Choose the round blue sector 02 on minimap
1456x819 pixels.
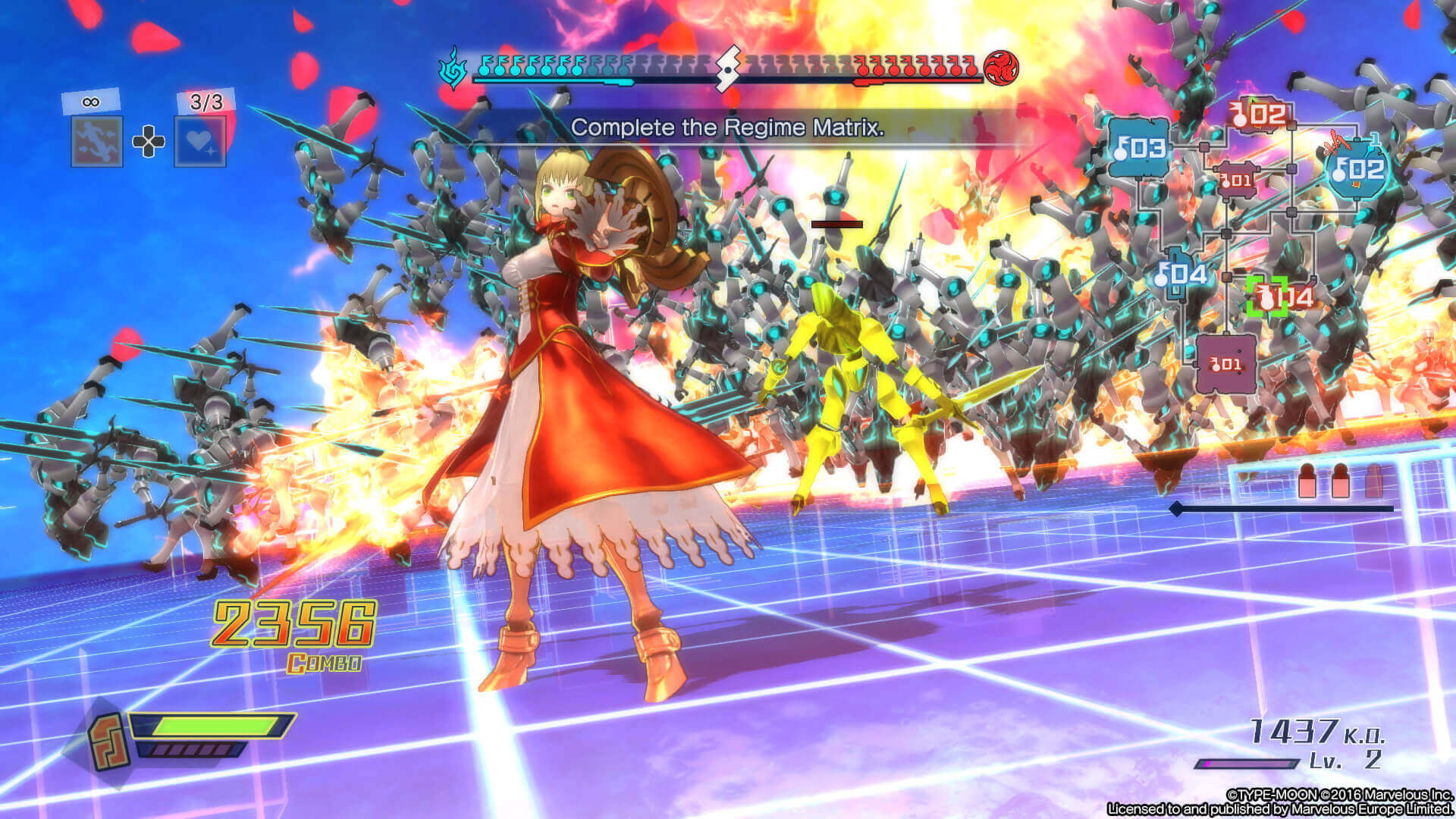click(x=1358, y=170)
